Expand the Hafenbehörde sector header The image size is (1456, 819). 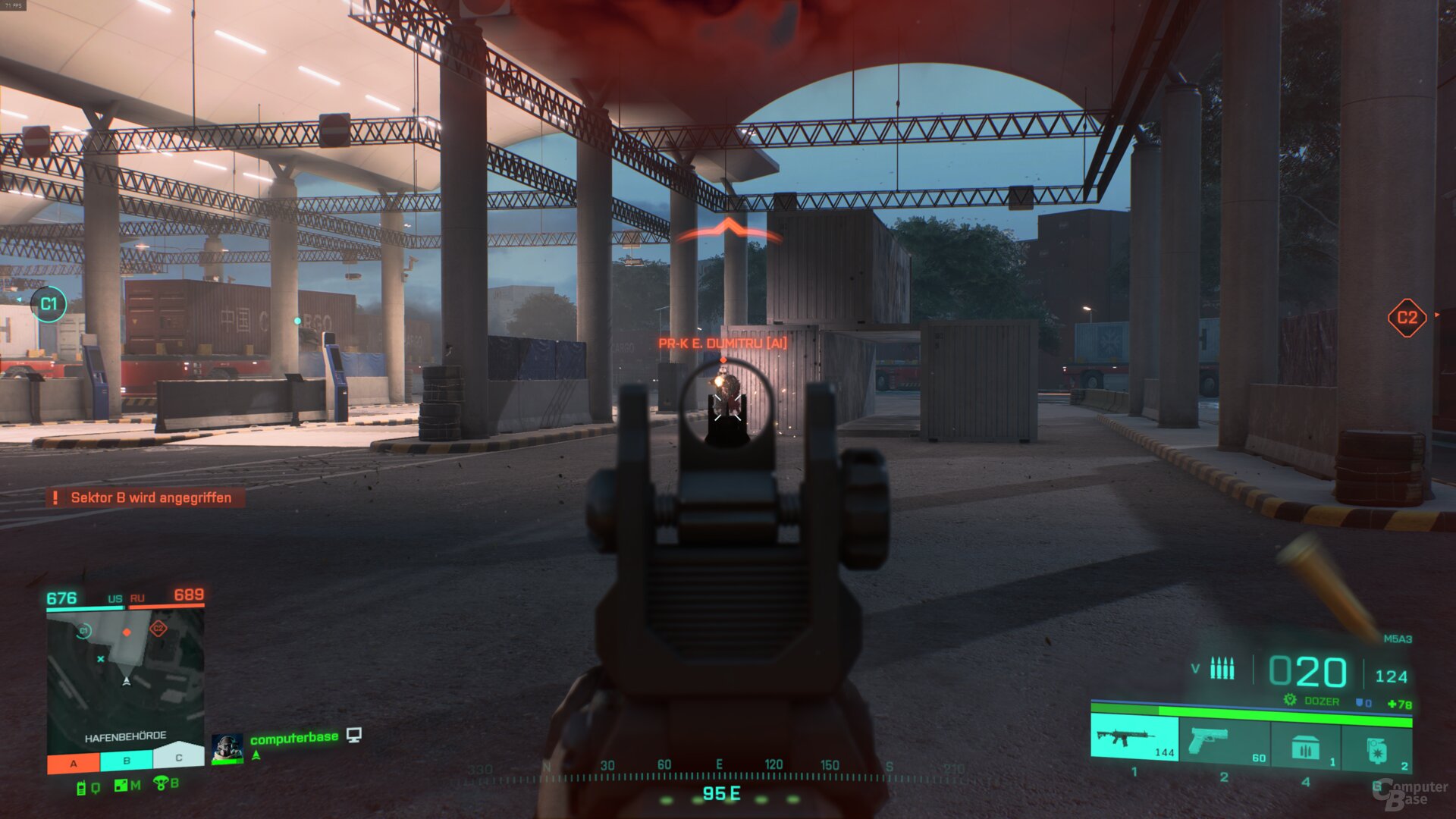tap(127, 736)
